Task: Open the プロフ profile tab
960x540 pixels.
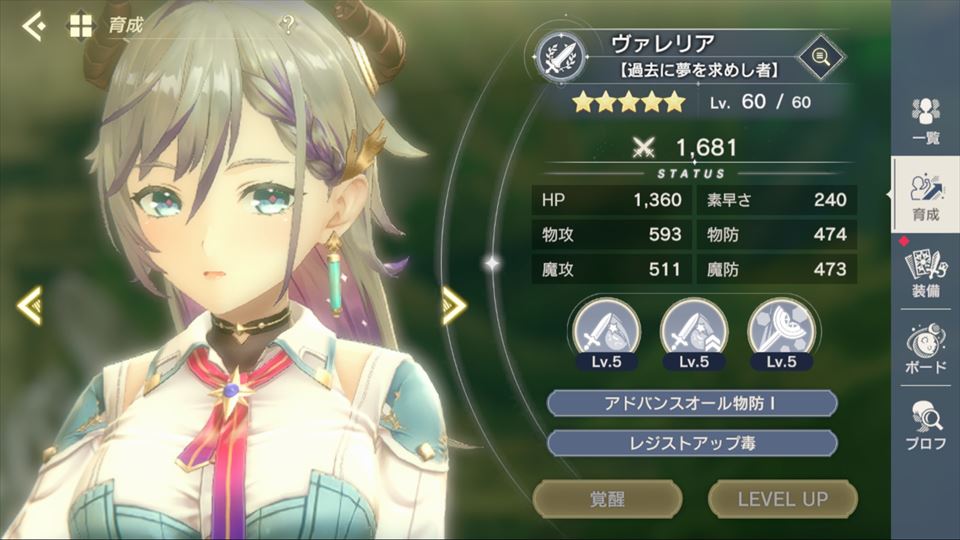Action: point(926,425)
